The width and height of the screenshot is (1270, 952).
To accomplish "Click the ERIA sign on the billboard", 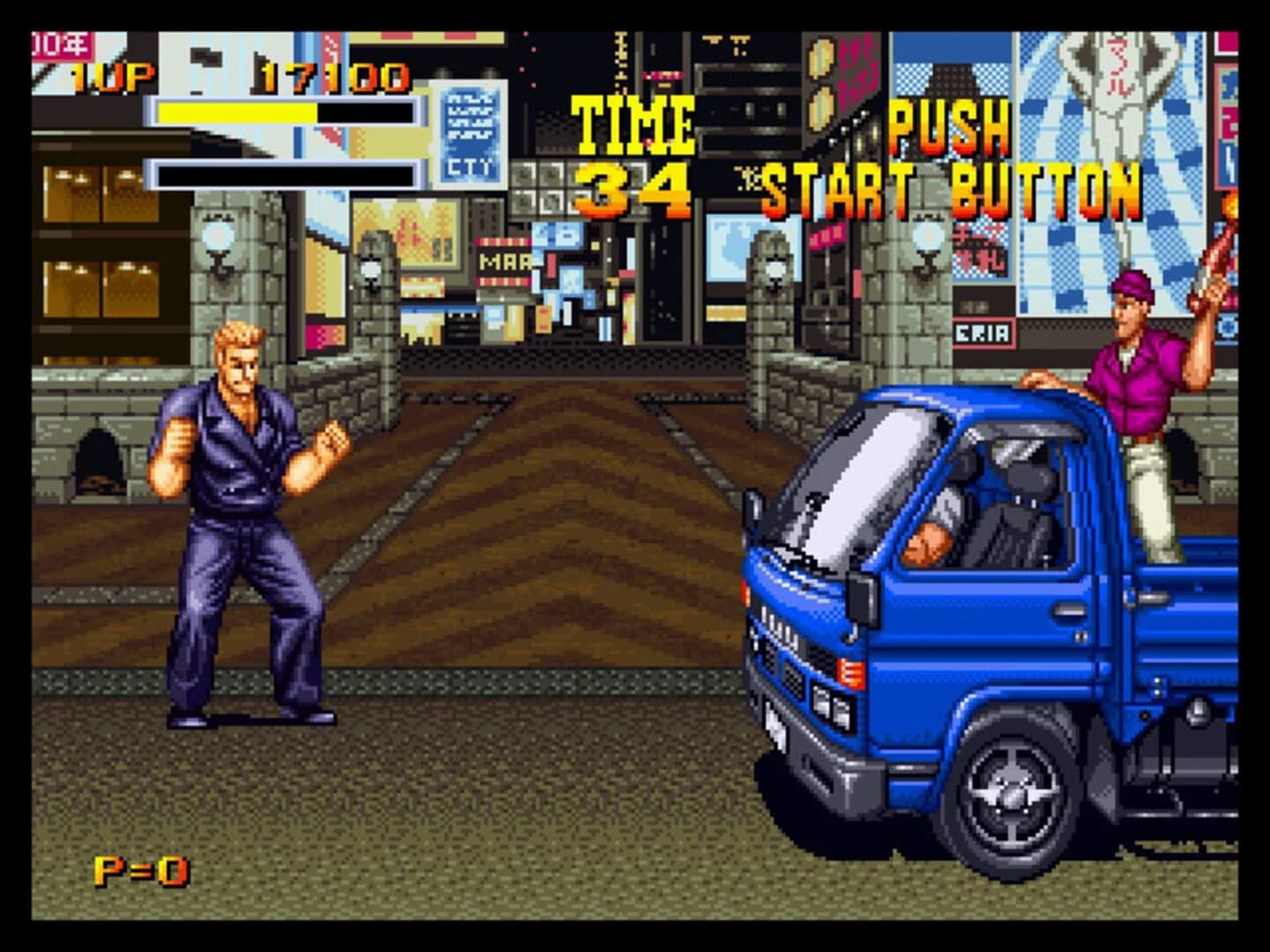I will click(x=982, y=333).
